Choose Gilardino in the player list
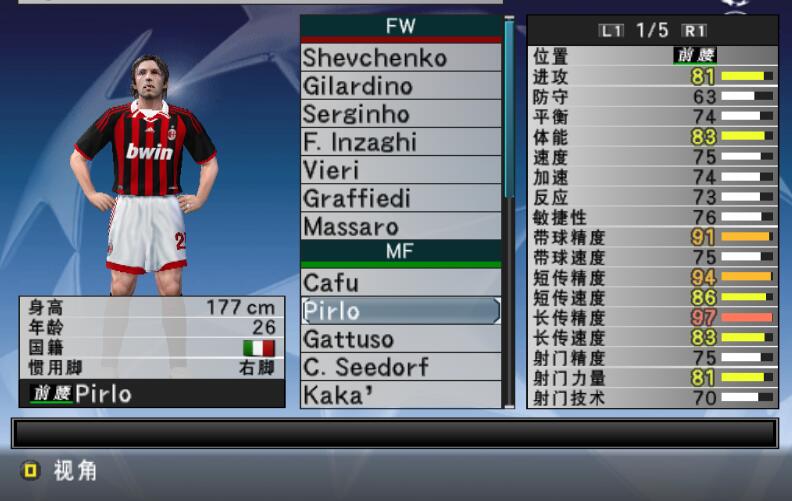Screen dimensions: 792x501 tap(400, 86)
